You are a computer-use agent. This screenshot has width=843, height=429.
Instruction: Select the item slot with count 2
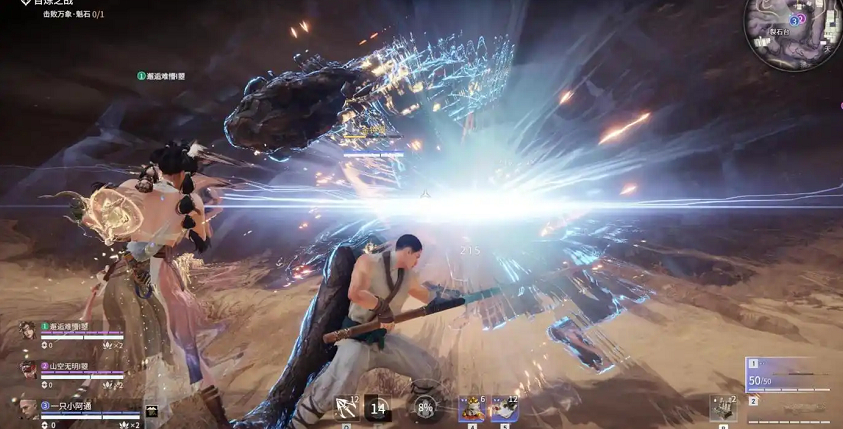coord(723,407)
